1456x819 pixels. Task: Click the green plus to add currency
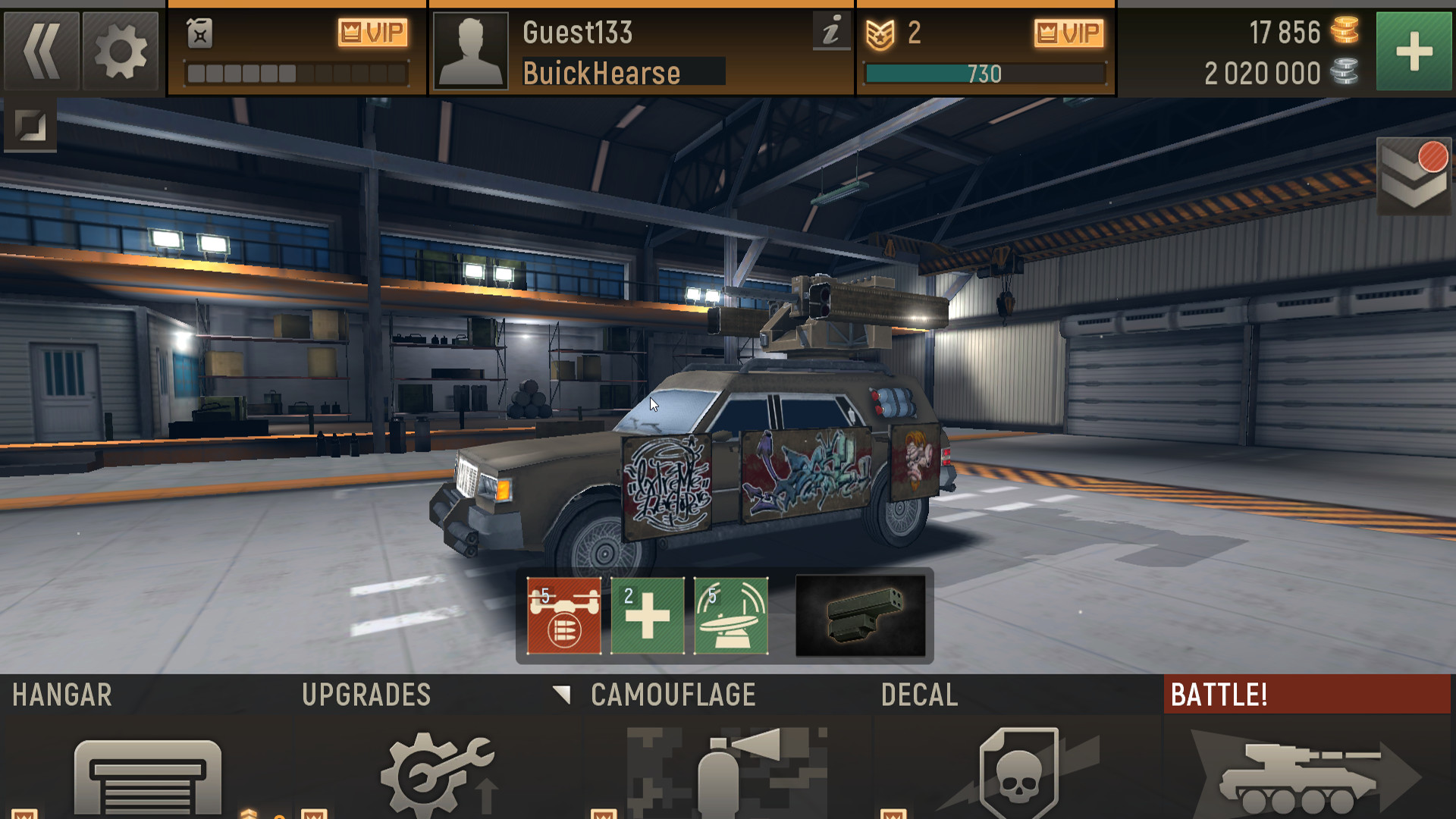[1414, 53]
